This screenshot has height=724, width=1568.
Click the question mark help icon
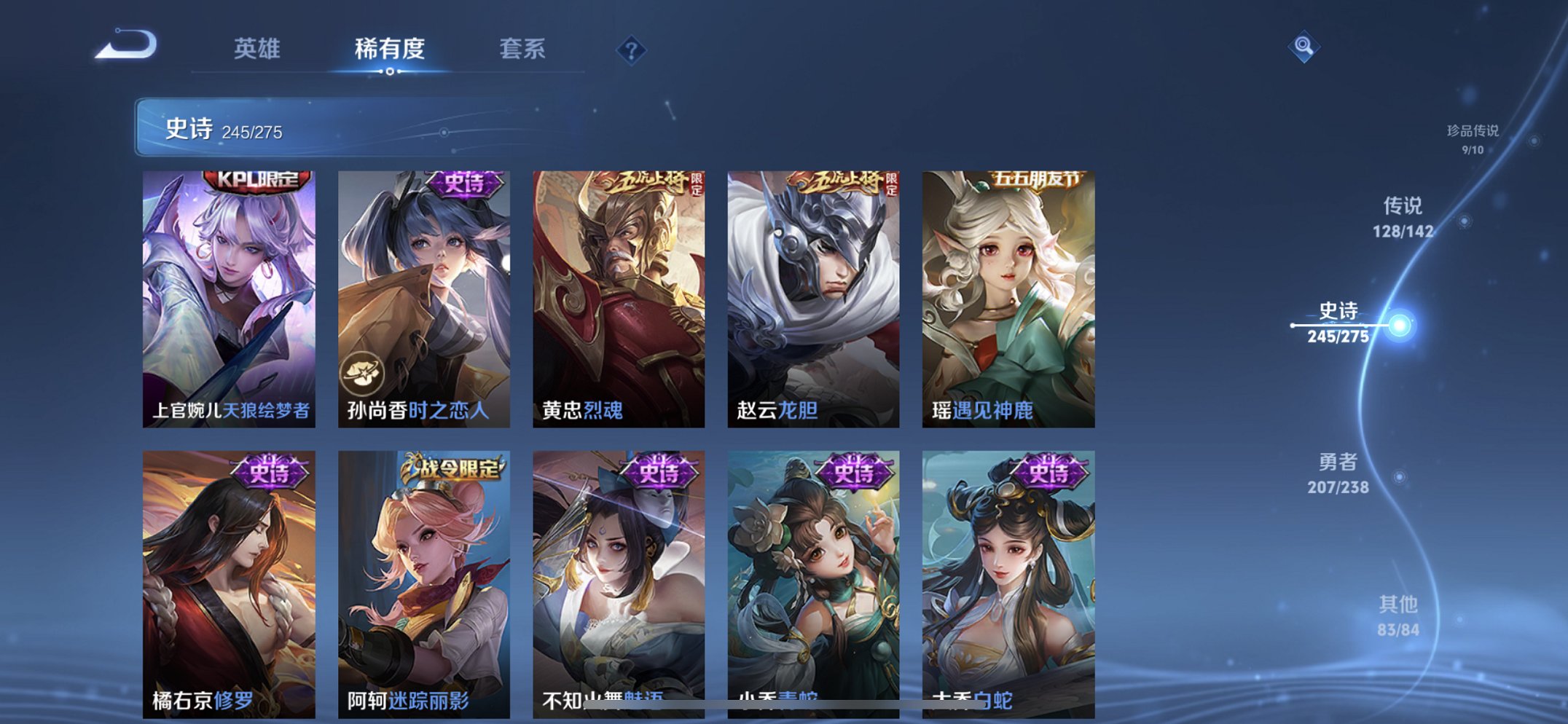[x=631, y=50]
